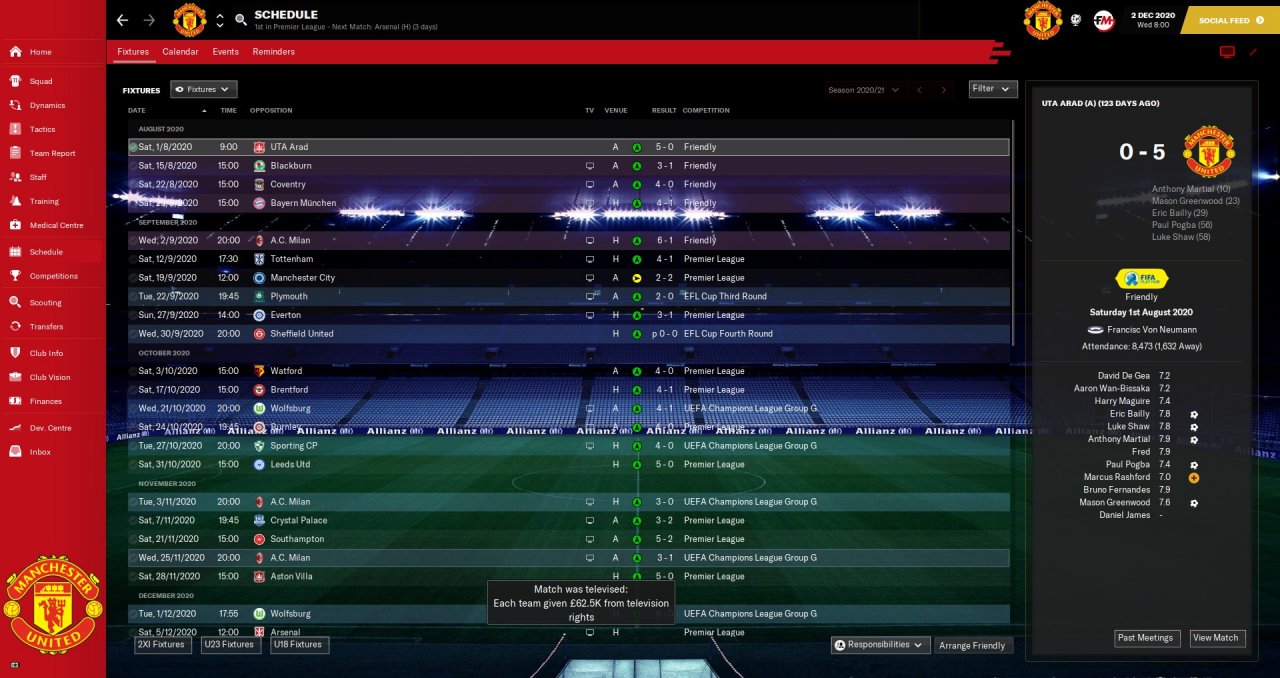
Task: Click the View Match button
Action: coord(1216,638)
